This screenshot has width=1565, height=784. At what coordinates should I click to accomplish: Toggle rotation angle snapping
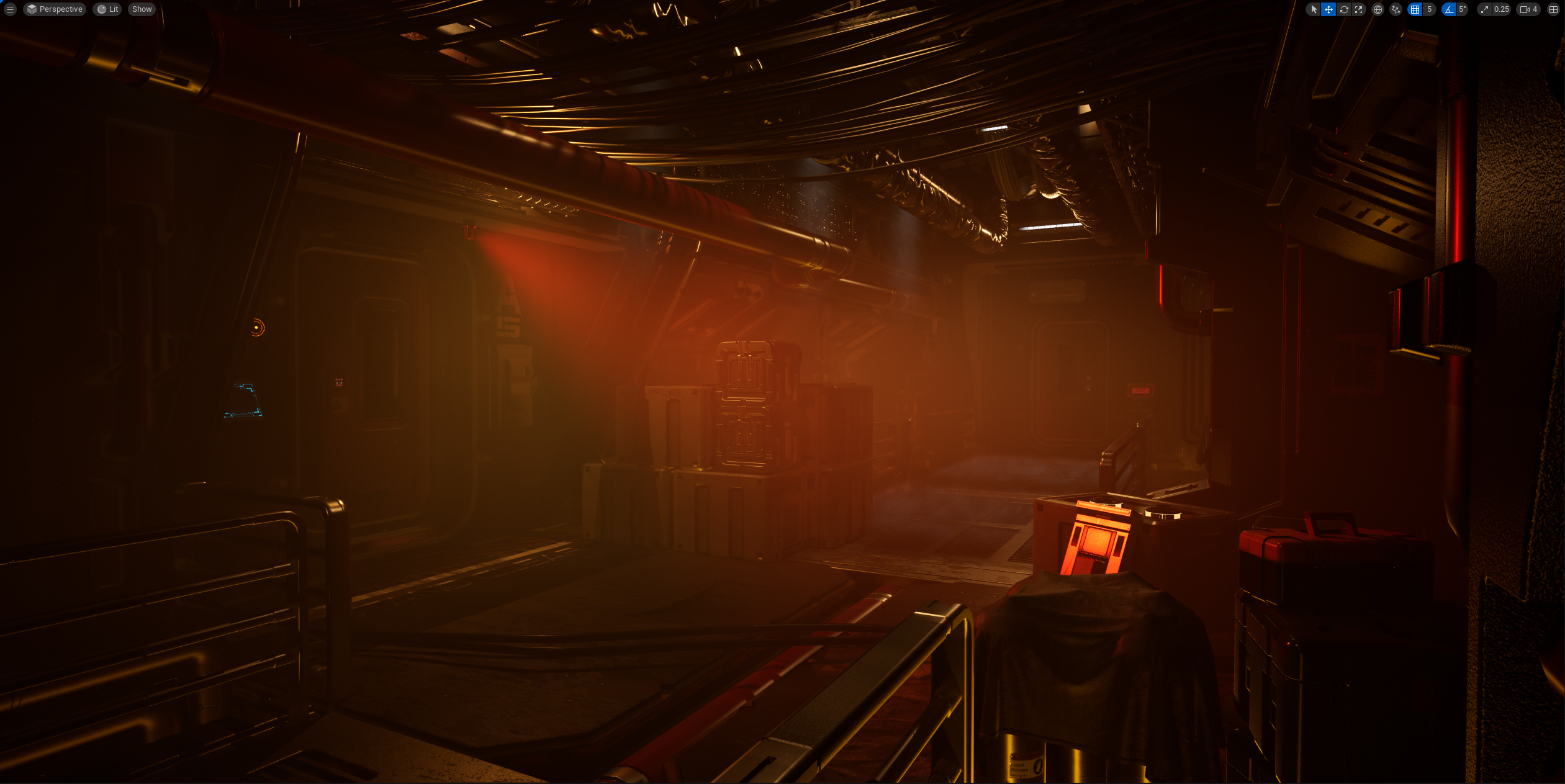point(1449,9)
